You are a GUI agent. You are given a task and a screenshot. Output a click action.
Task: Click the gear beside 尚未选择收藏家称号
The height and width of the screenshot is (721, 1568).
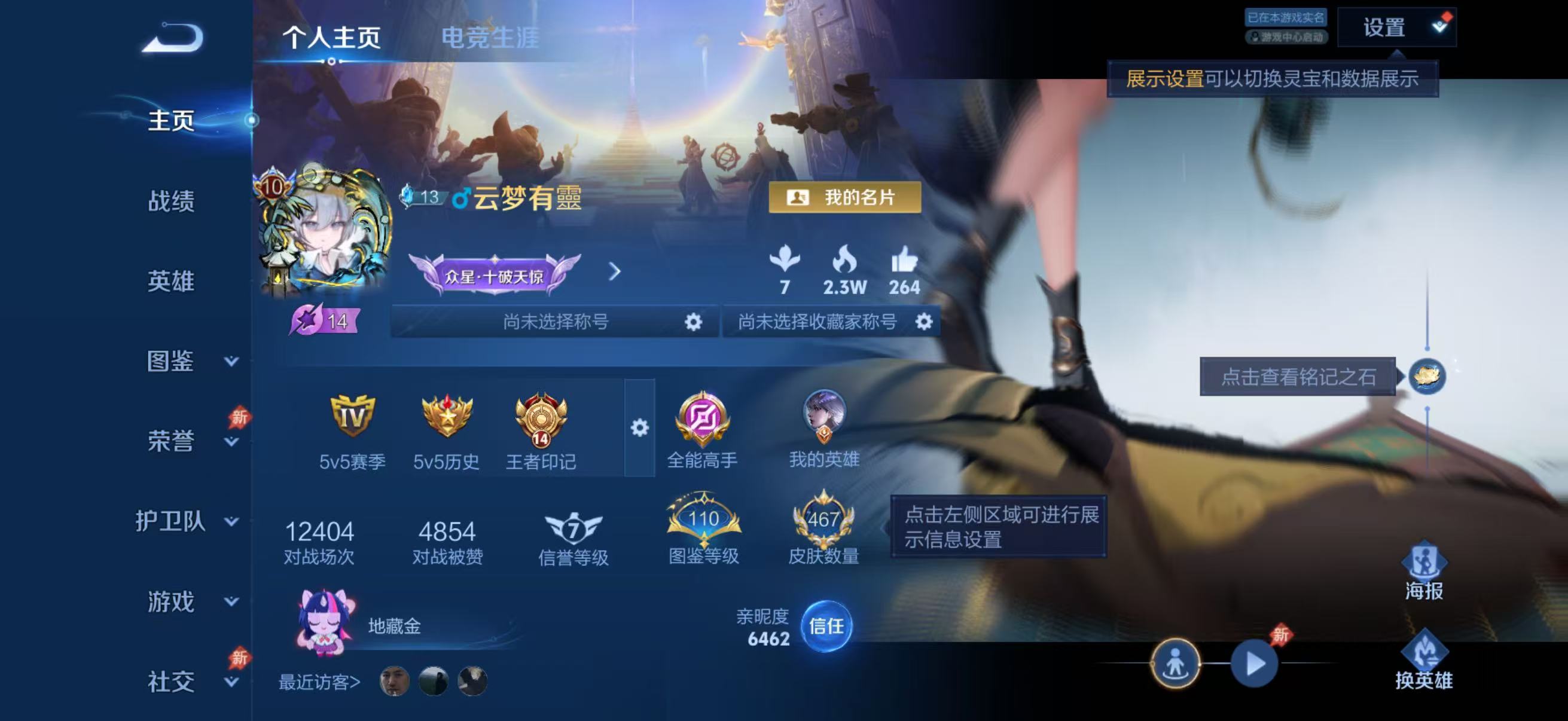click(x=925, y=323)
